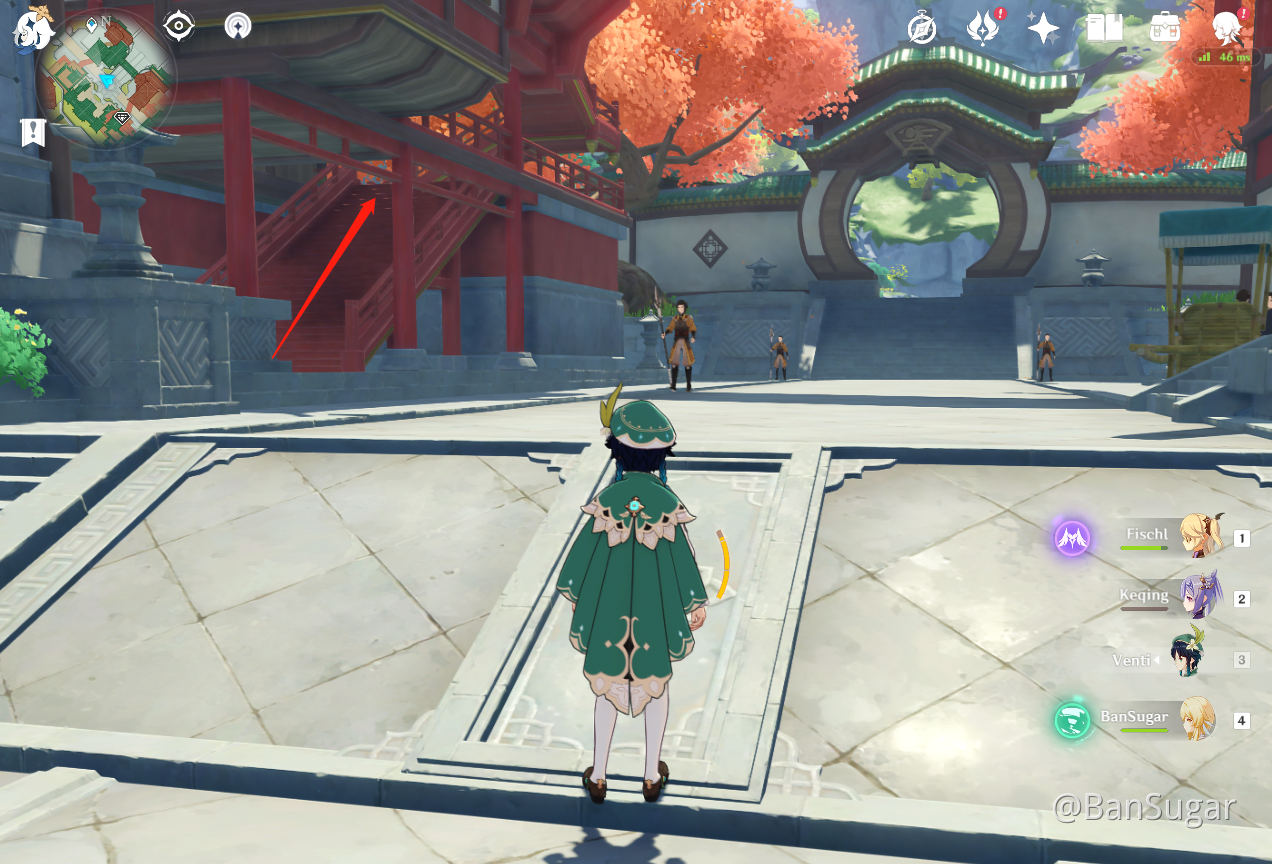The height and width of the screenshot is (864, 1272).
Task: Open the map from the circular minimap
Action: [106, 79]
